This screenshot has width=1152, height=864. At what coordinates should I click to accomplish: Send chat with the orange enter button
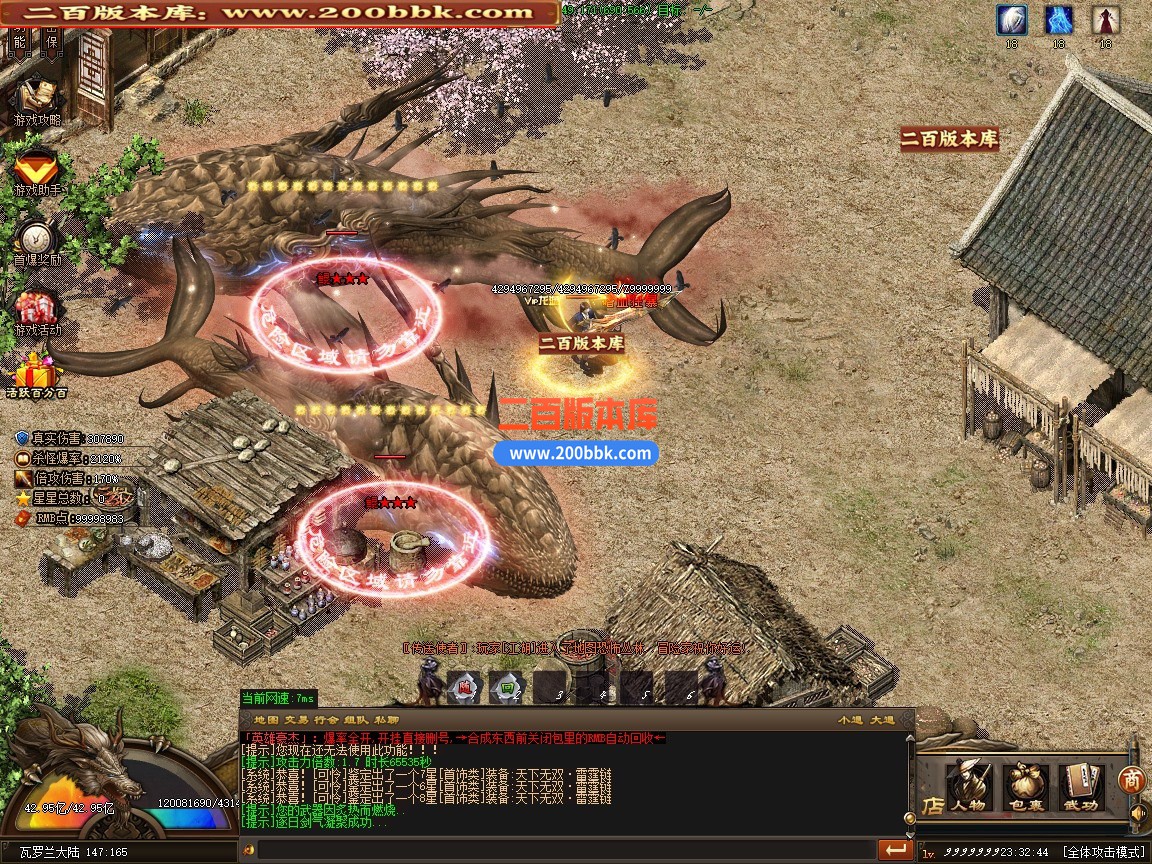(x=895, y=850)
